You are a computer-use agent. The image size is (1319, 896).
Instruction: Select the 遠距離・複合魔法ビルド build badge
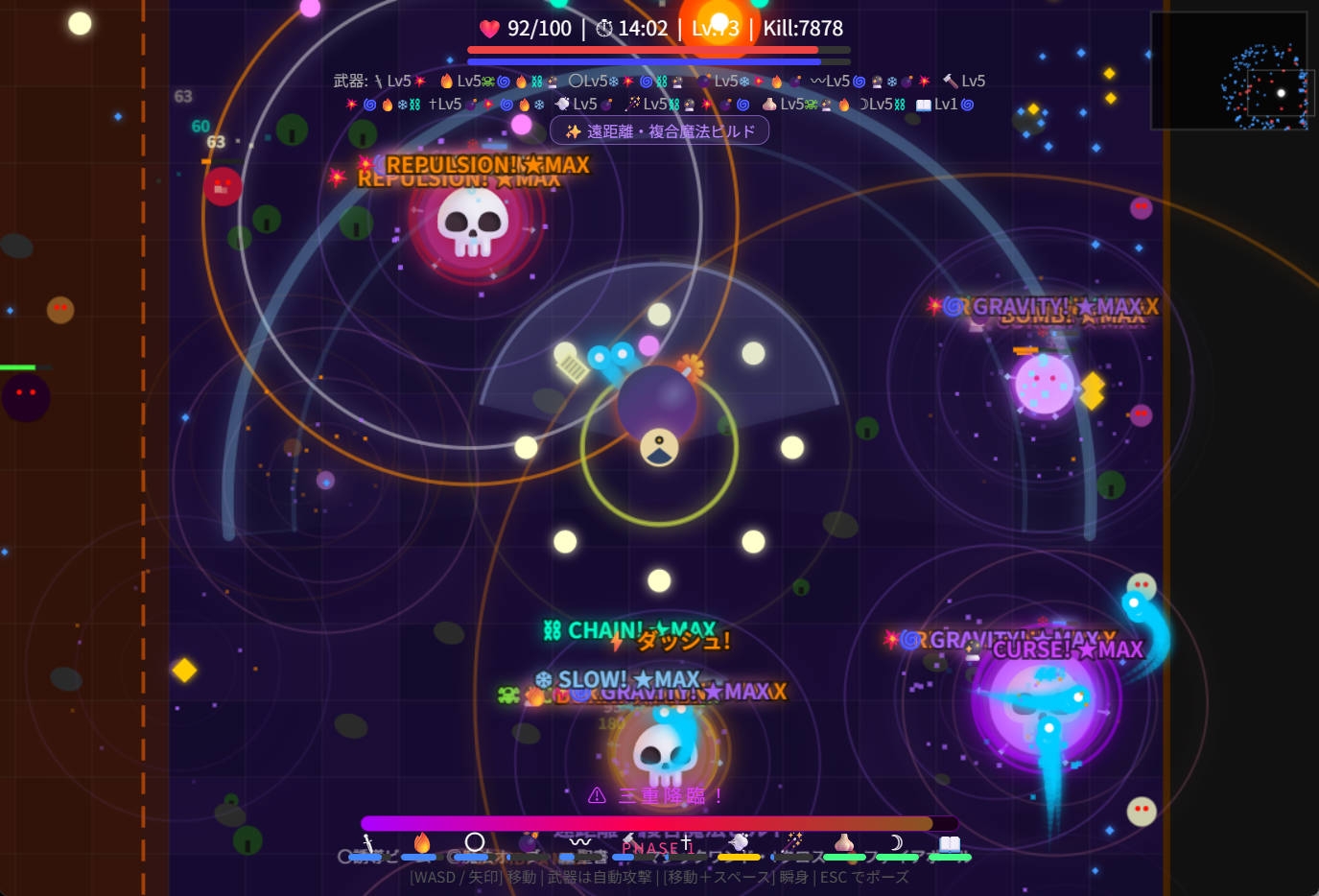coord(660,131)
